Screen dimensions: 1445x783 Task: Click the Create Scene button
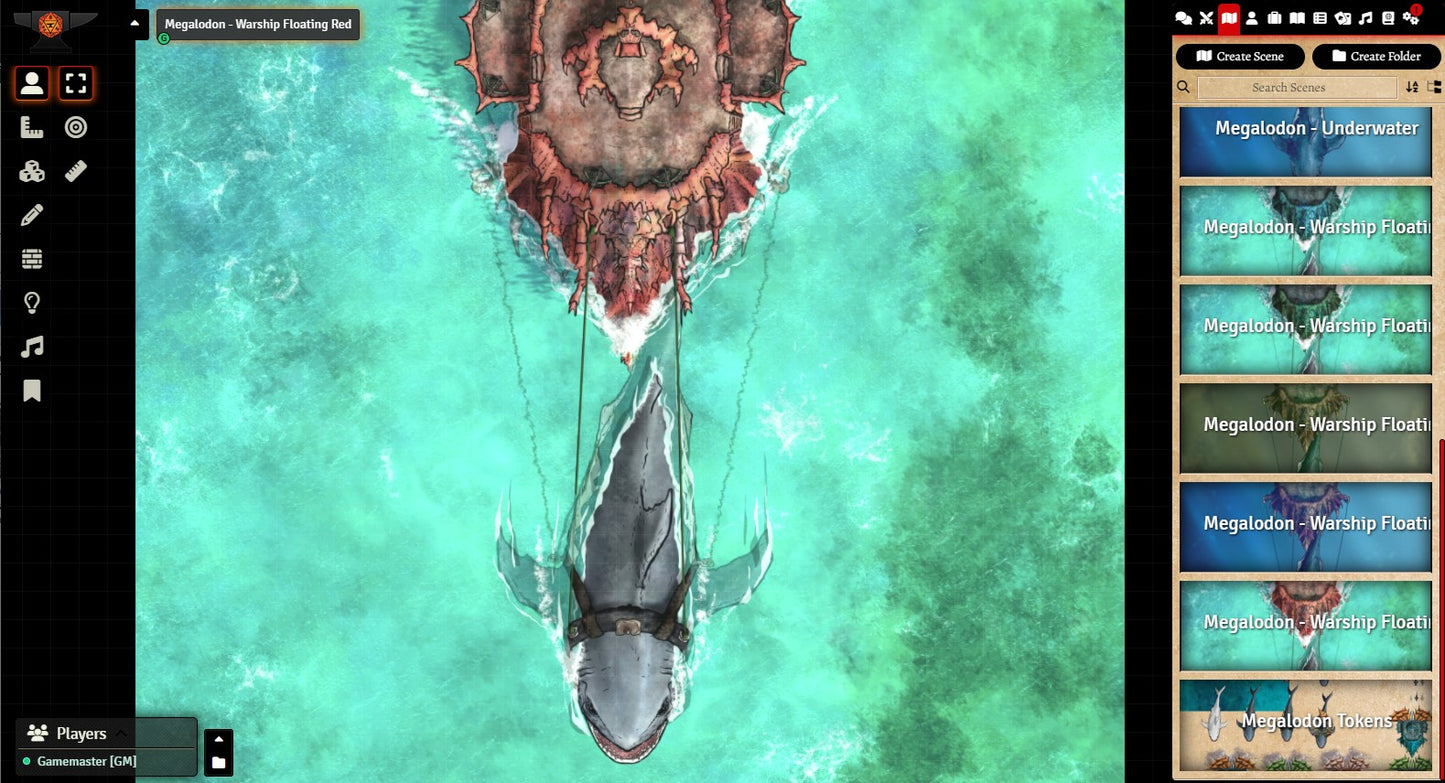[1240, 57]
